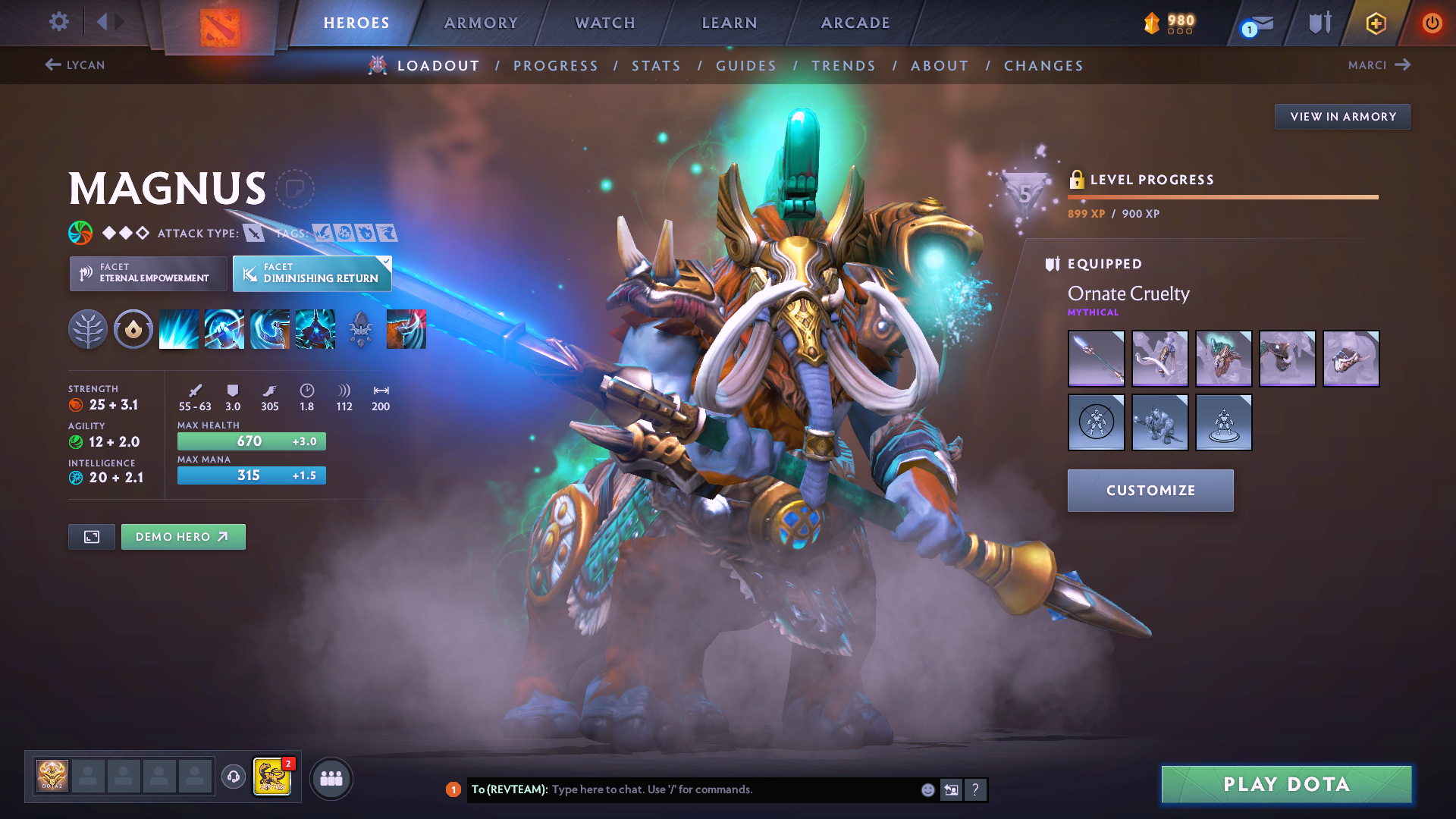Toggle the fullscreen hero preview button
The image size is (1456, 819).
[91, 536]
